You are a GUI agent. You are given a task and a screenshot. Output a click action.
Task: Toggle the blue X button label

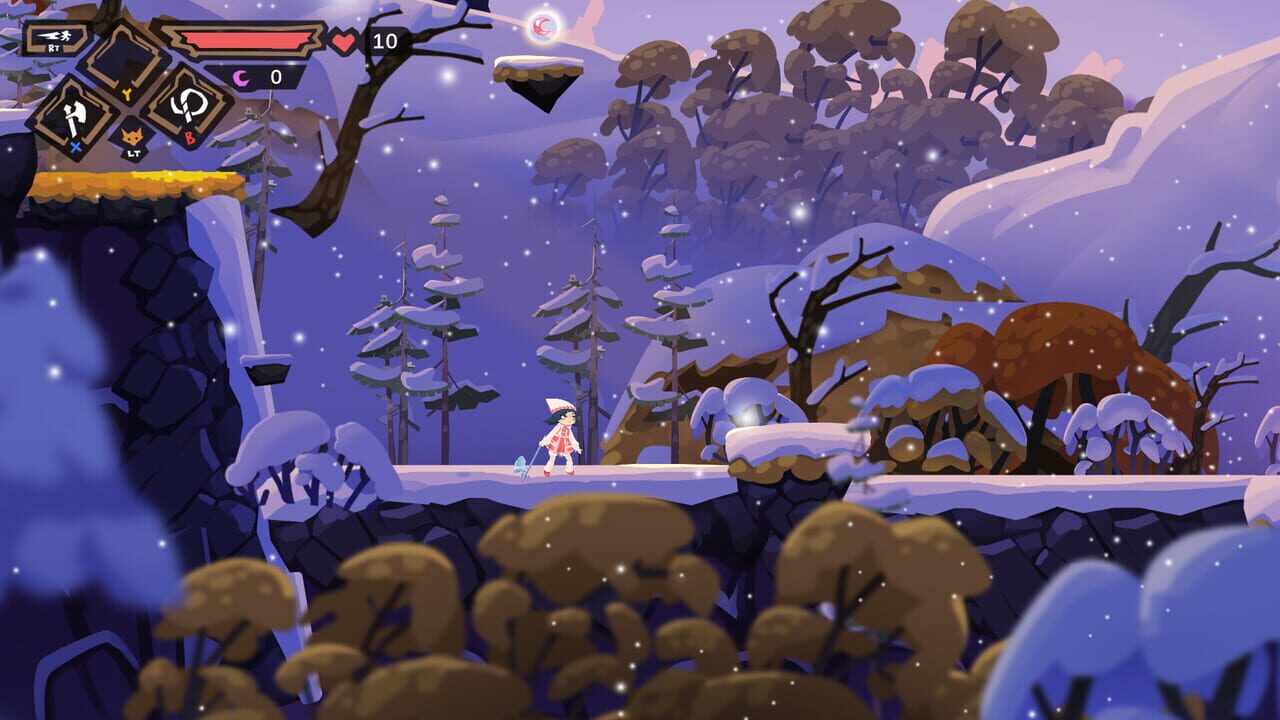pos(74,147)
